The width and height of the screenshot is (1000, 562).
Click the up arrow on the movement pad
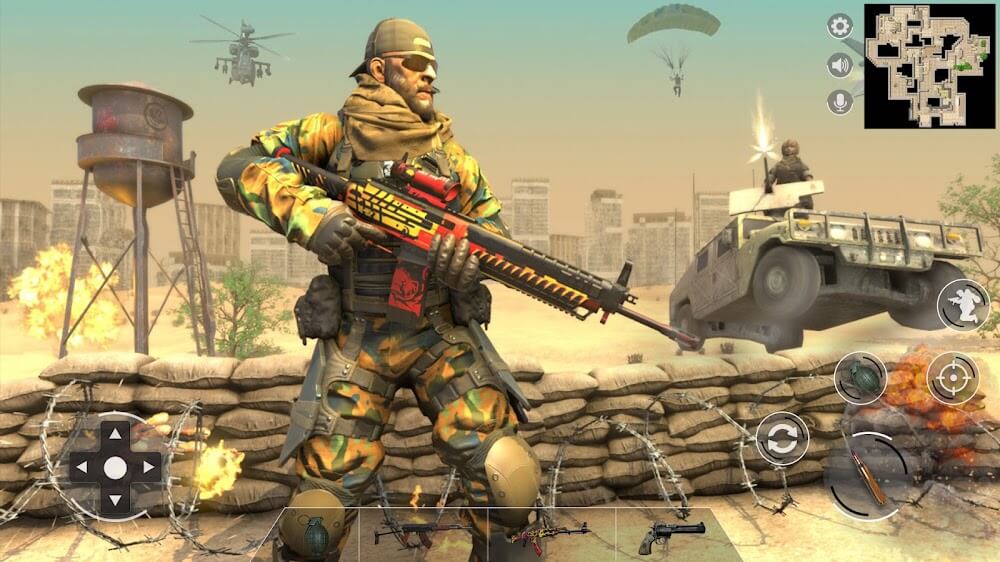[x=115, y=434]
